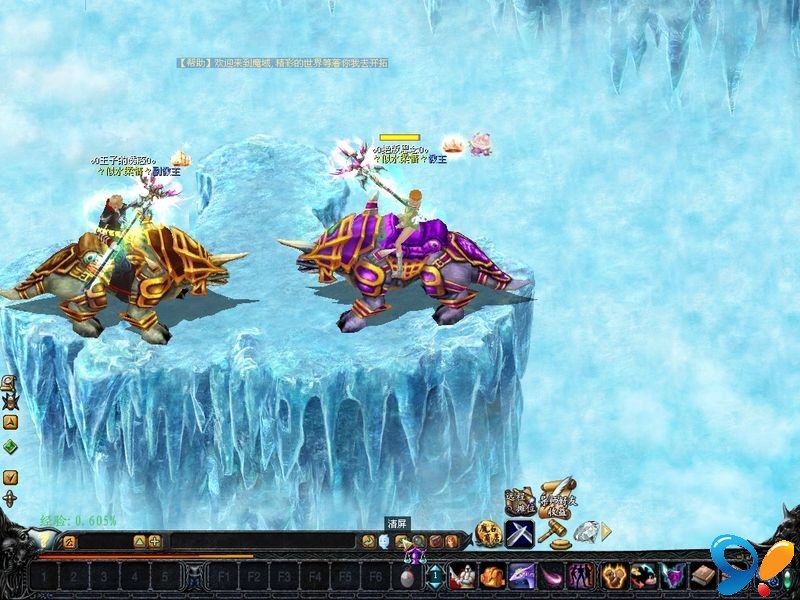Image resolution: width=800 pixels, height=600 pixels.
Task: Click the chat bar's plus button
Action: 155,542
